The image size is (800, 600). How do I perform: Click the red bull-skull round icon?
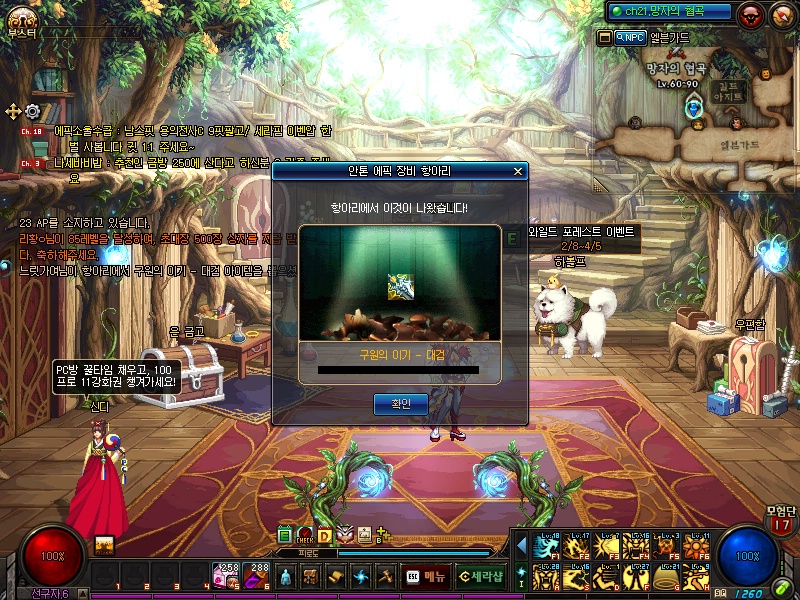tap(751, 15)
